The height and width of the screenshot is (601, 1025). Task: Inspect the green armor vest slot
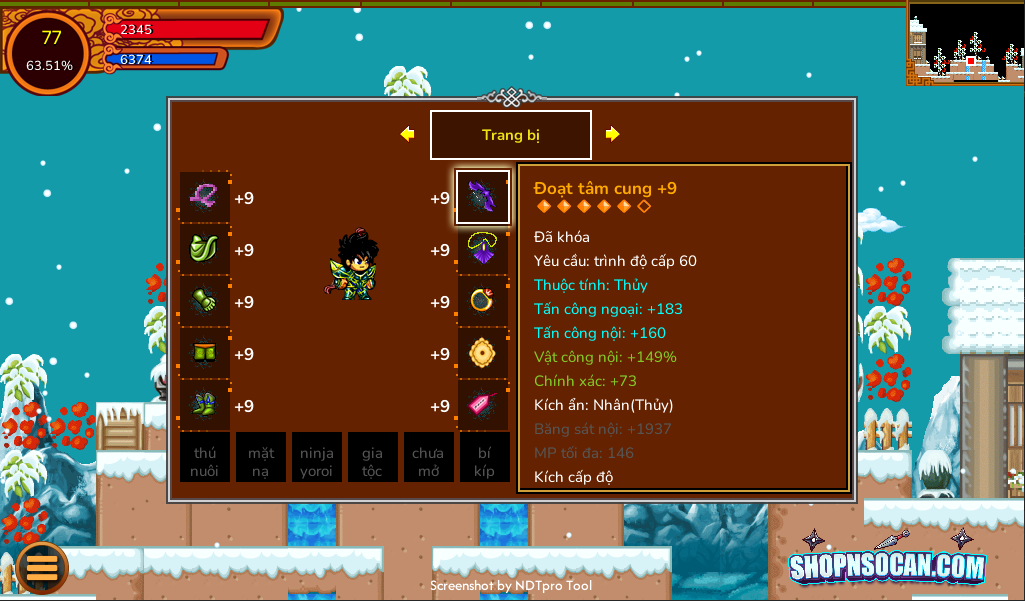point(205,250)
